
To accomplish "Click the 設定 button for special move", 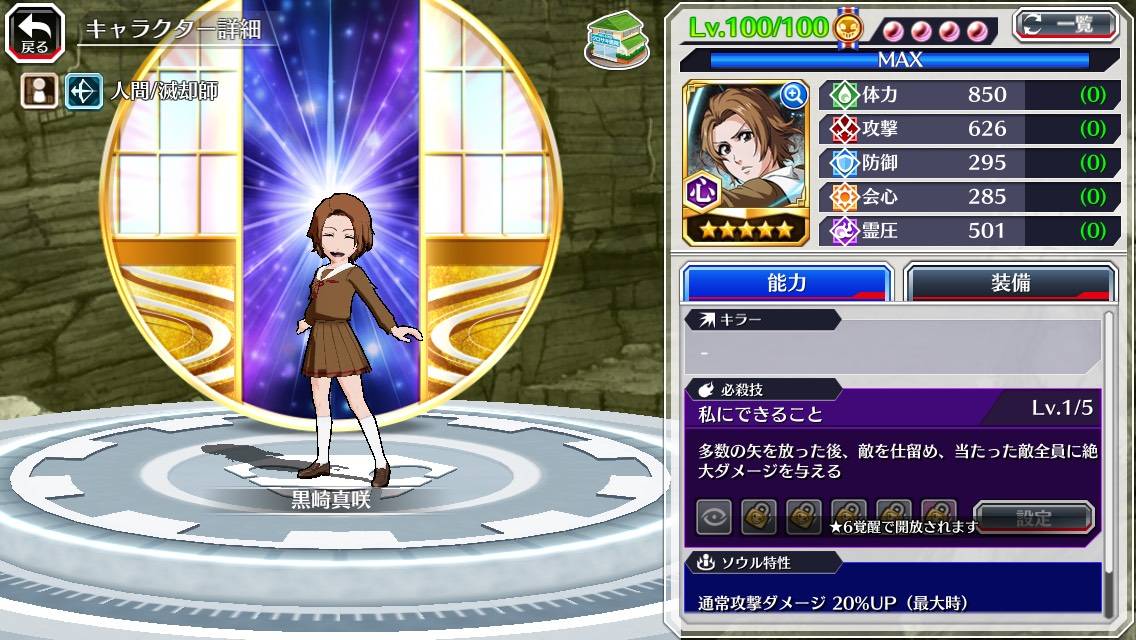I will click(x=1033, y=518).
